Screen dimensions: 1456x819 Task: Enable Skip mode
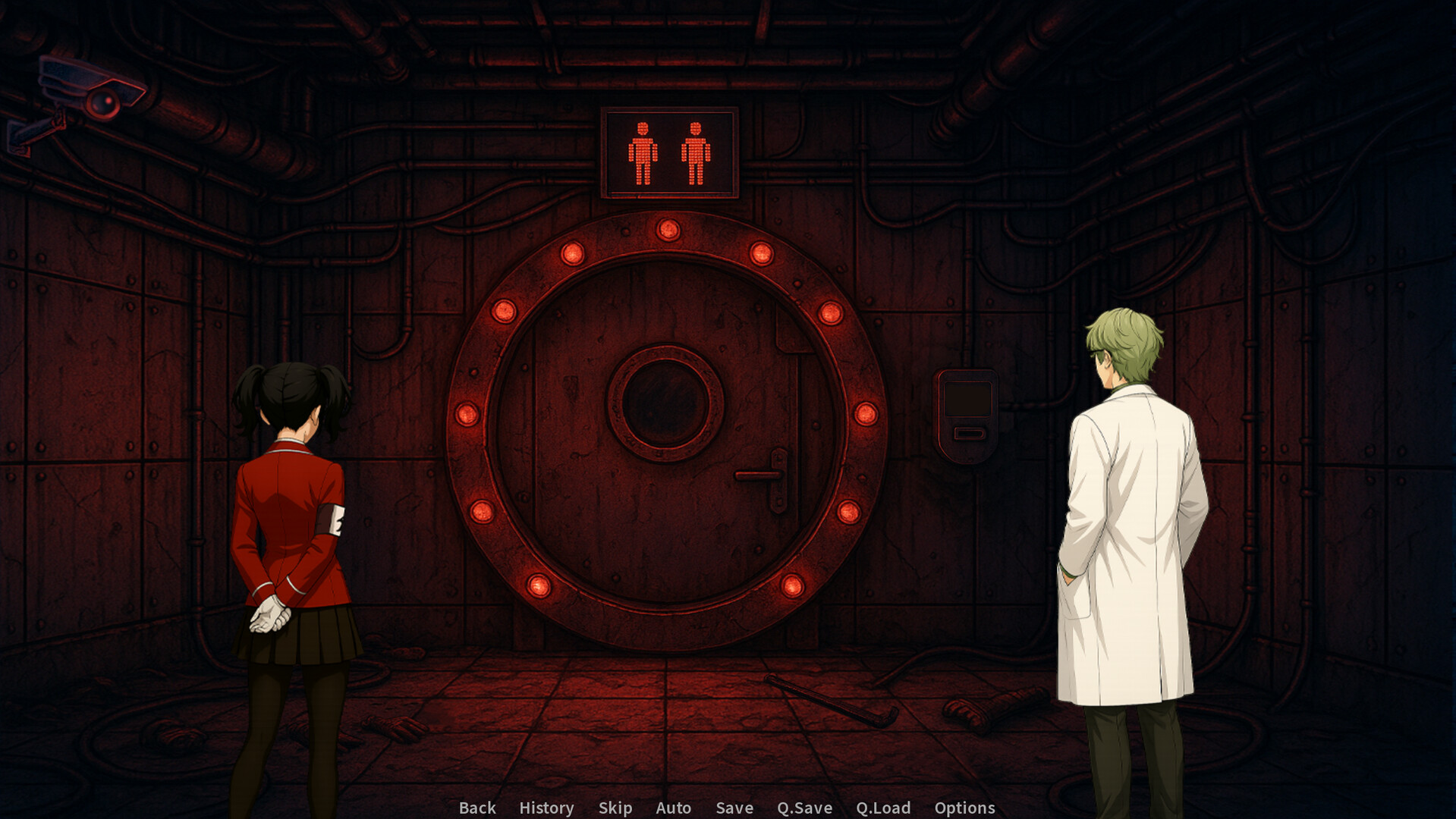tap(615, 808)
